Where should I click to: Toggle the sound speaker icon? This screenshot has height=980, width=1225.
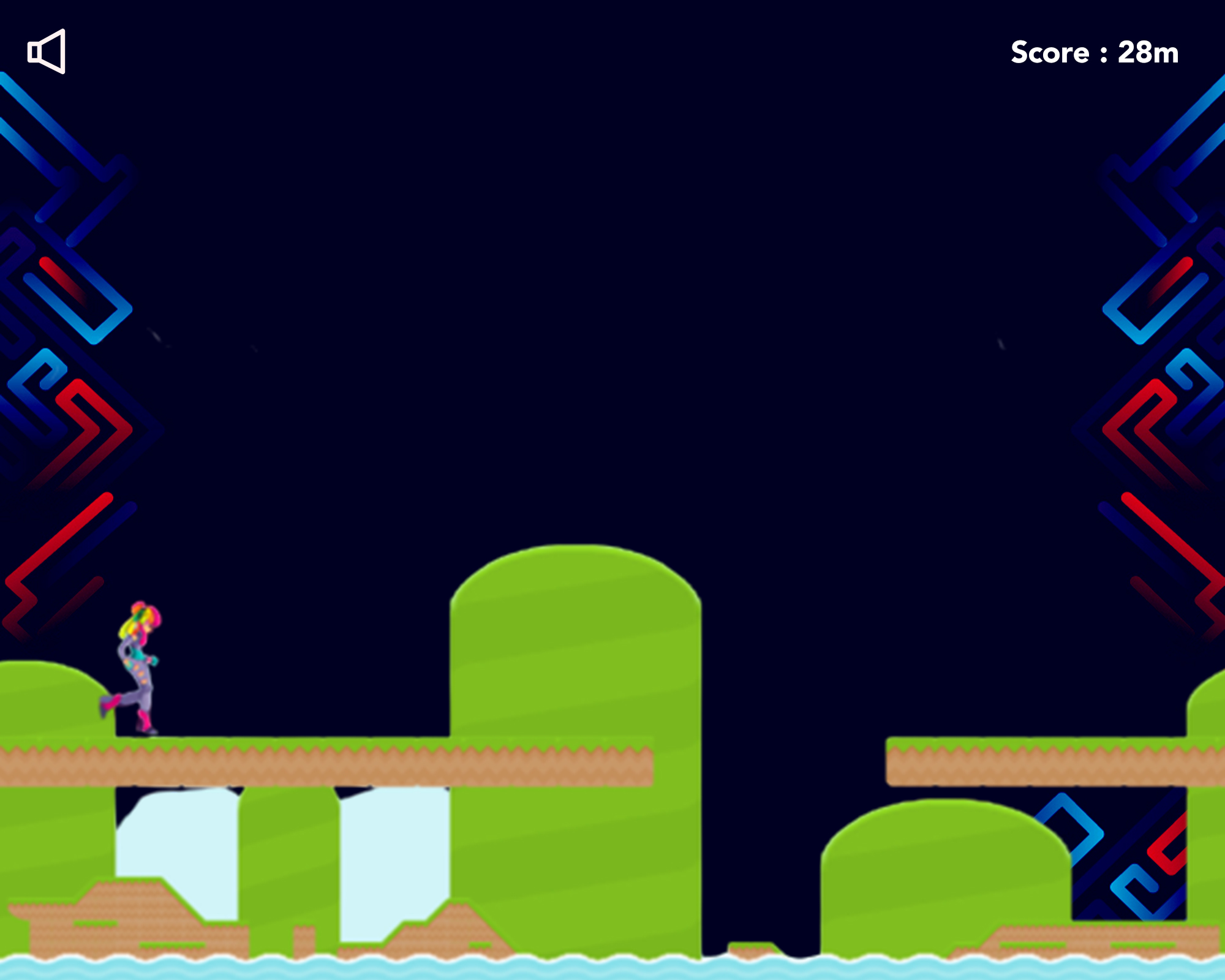pyautogui.click(x=47, y=51)
